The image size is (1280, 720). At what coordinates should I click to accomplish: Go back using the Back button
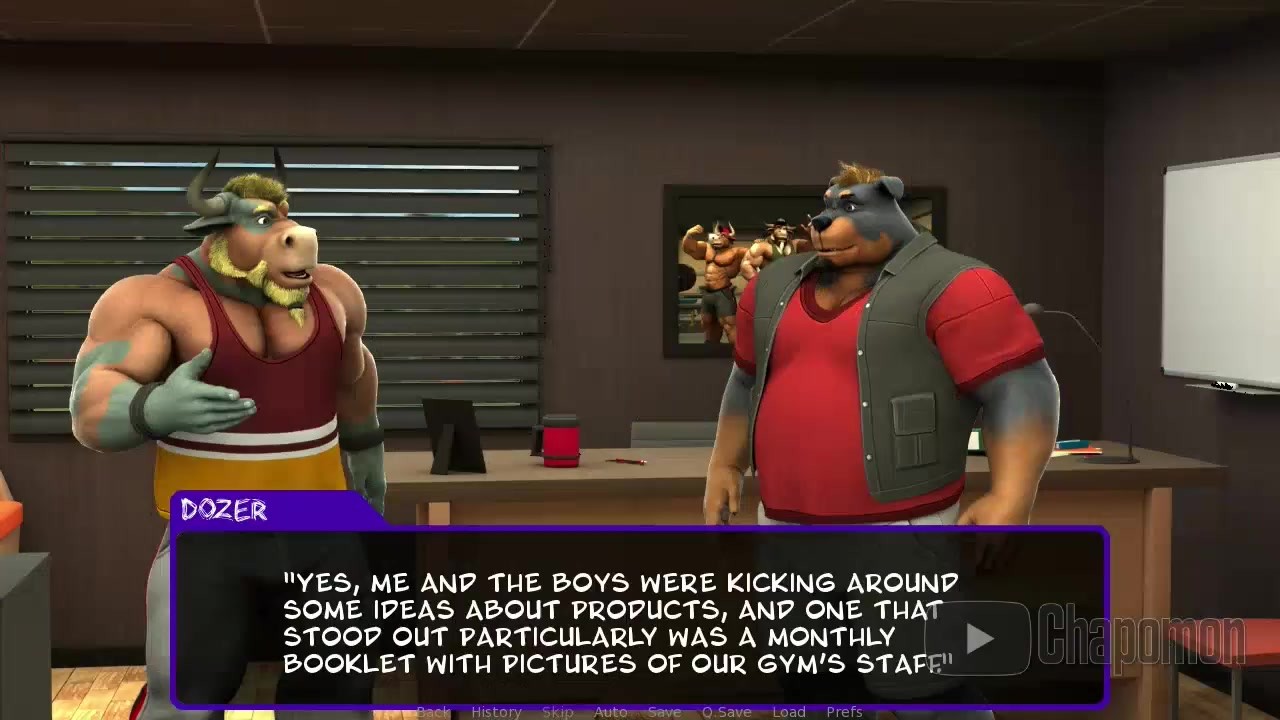click(433, 712)
